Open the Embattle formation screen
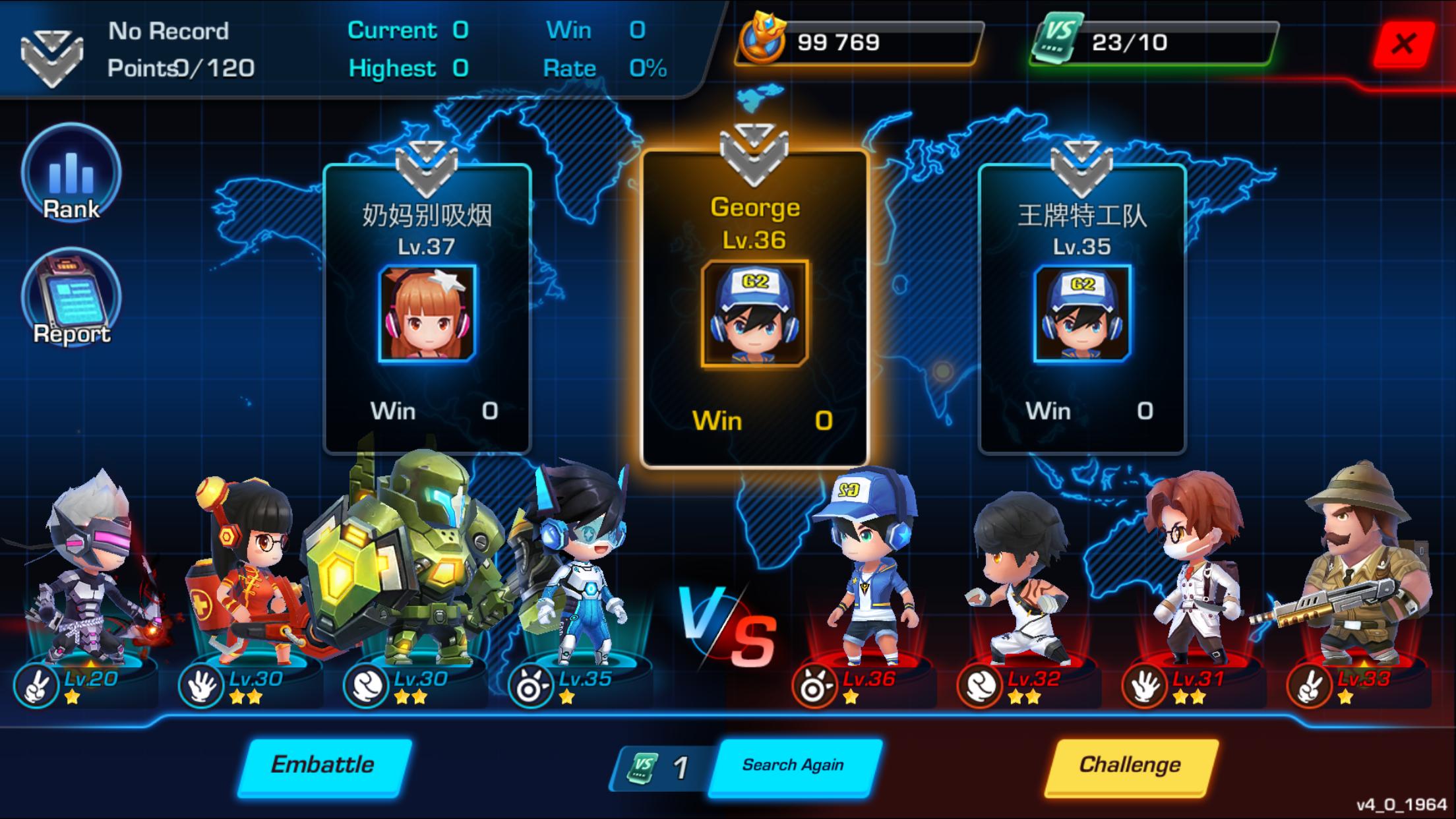This screenshot has height=819, width=1456. click(324, 765)
